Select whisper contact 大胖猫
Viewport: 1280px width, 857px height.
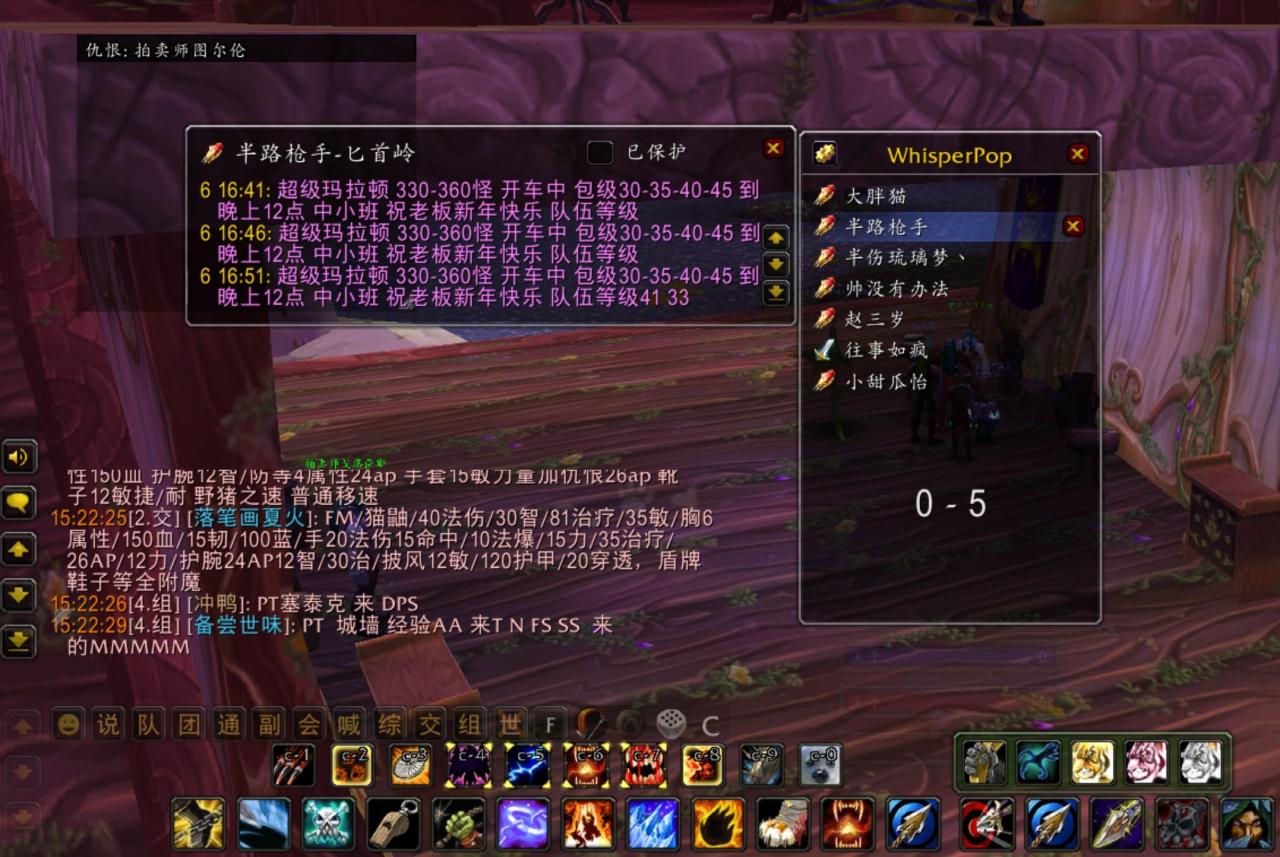click(x=876, y=196)
